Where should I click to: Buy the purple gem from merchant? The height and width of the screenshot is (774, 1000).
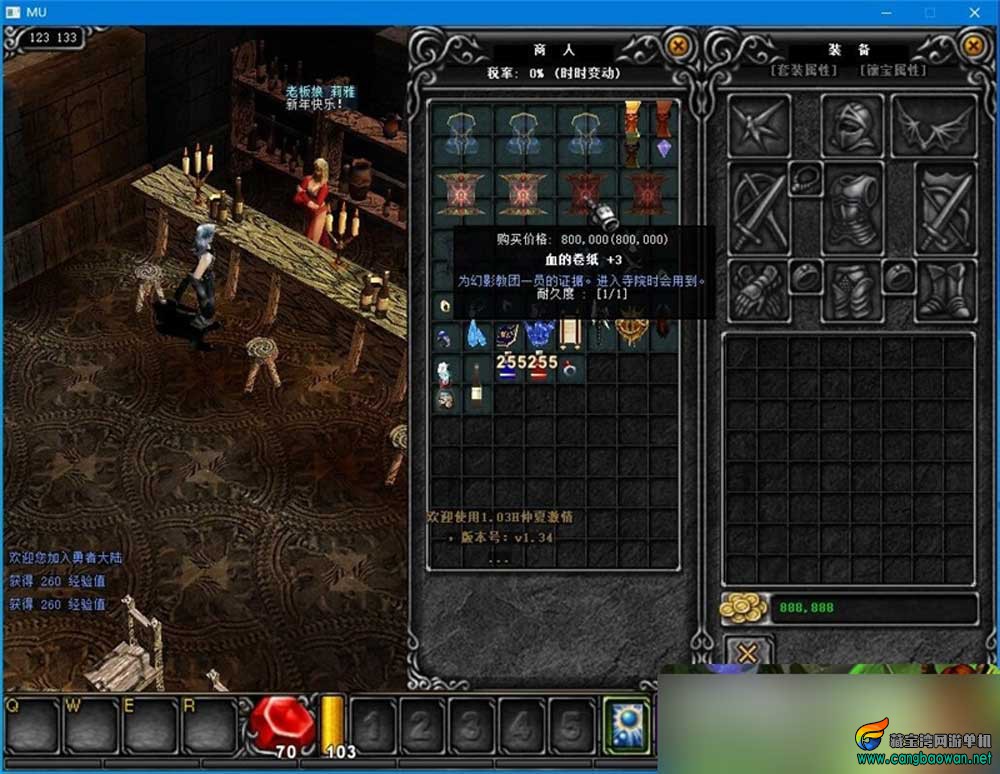point(664,149)
